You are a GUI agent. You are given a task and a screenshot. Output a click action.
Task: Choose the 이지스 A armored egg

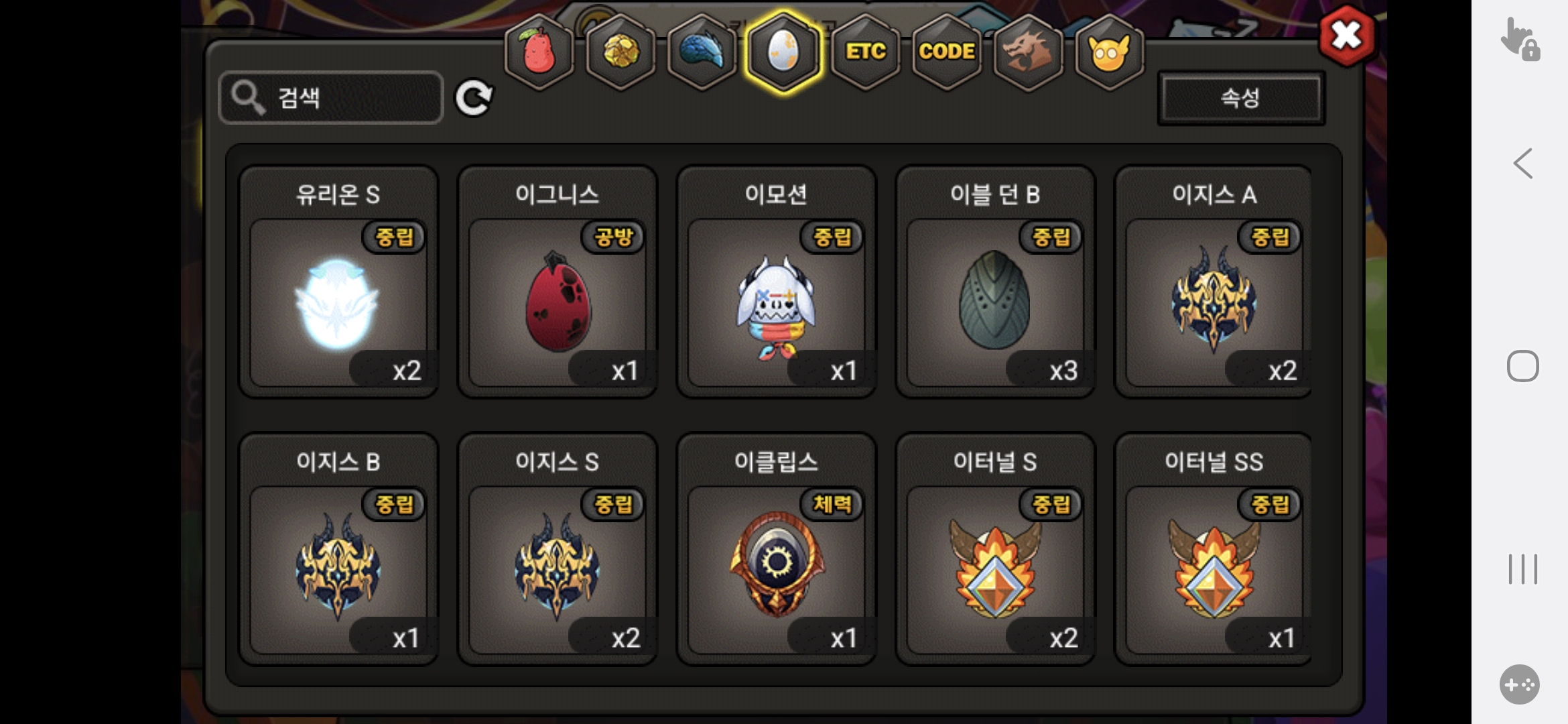pos(1214,303)
